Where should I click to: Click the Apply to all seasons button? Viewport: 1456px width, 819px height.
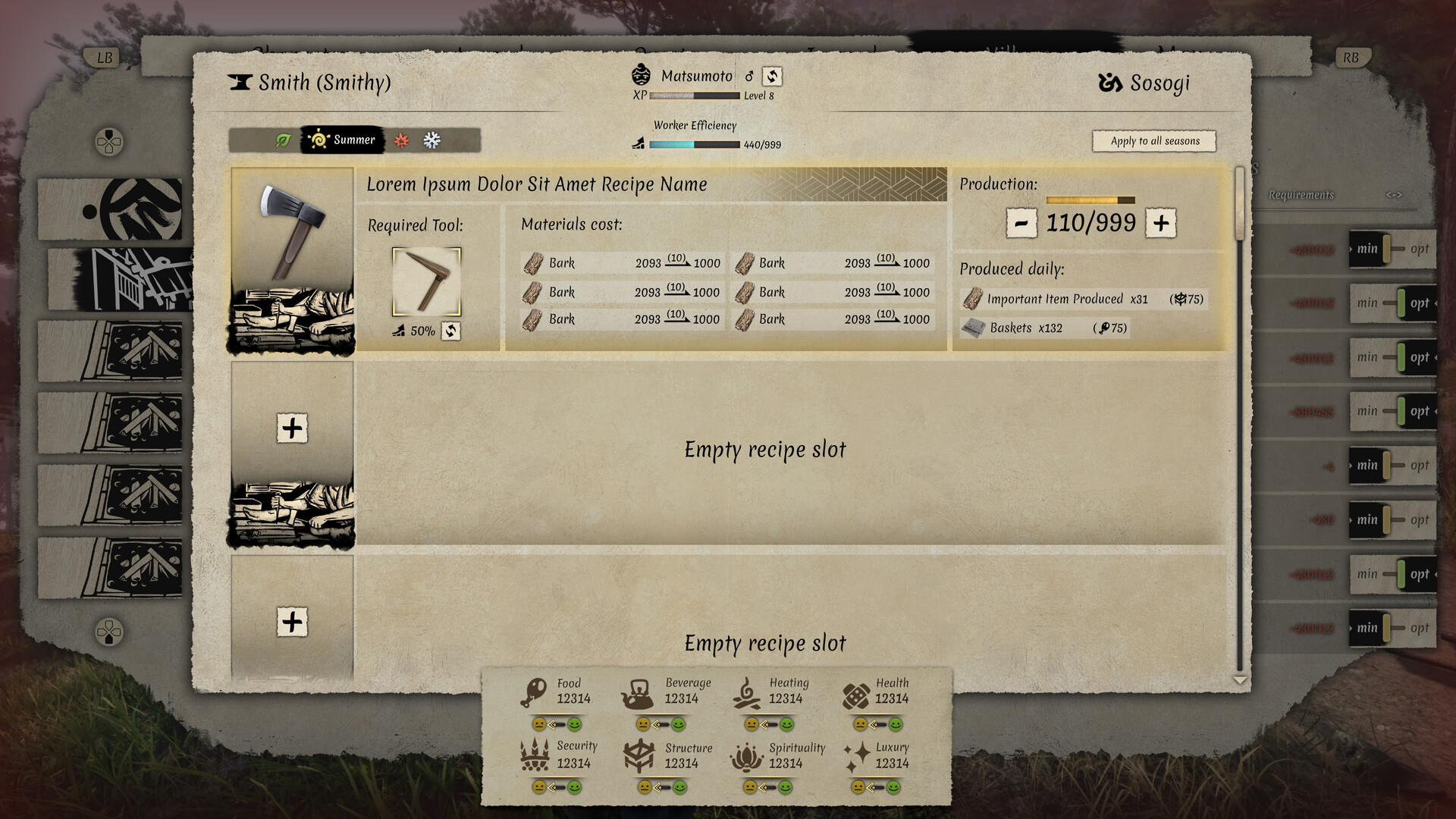pos(1154,141)
